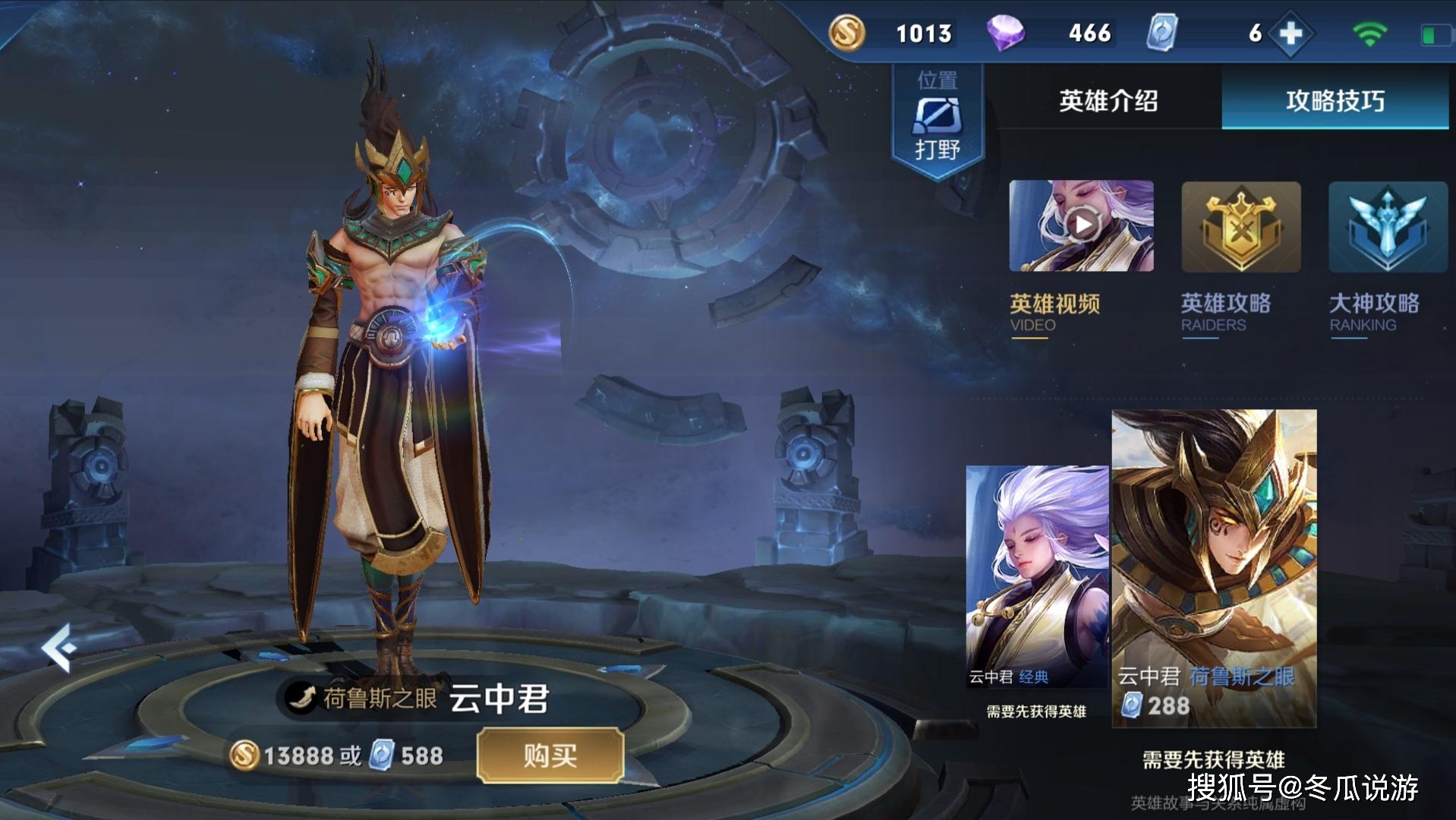This screenshot has width=1456, height=820.
Task: Go back with the left arrow
Action: pyautogui.click(x=58, y=647)
